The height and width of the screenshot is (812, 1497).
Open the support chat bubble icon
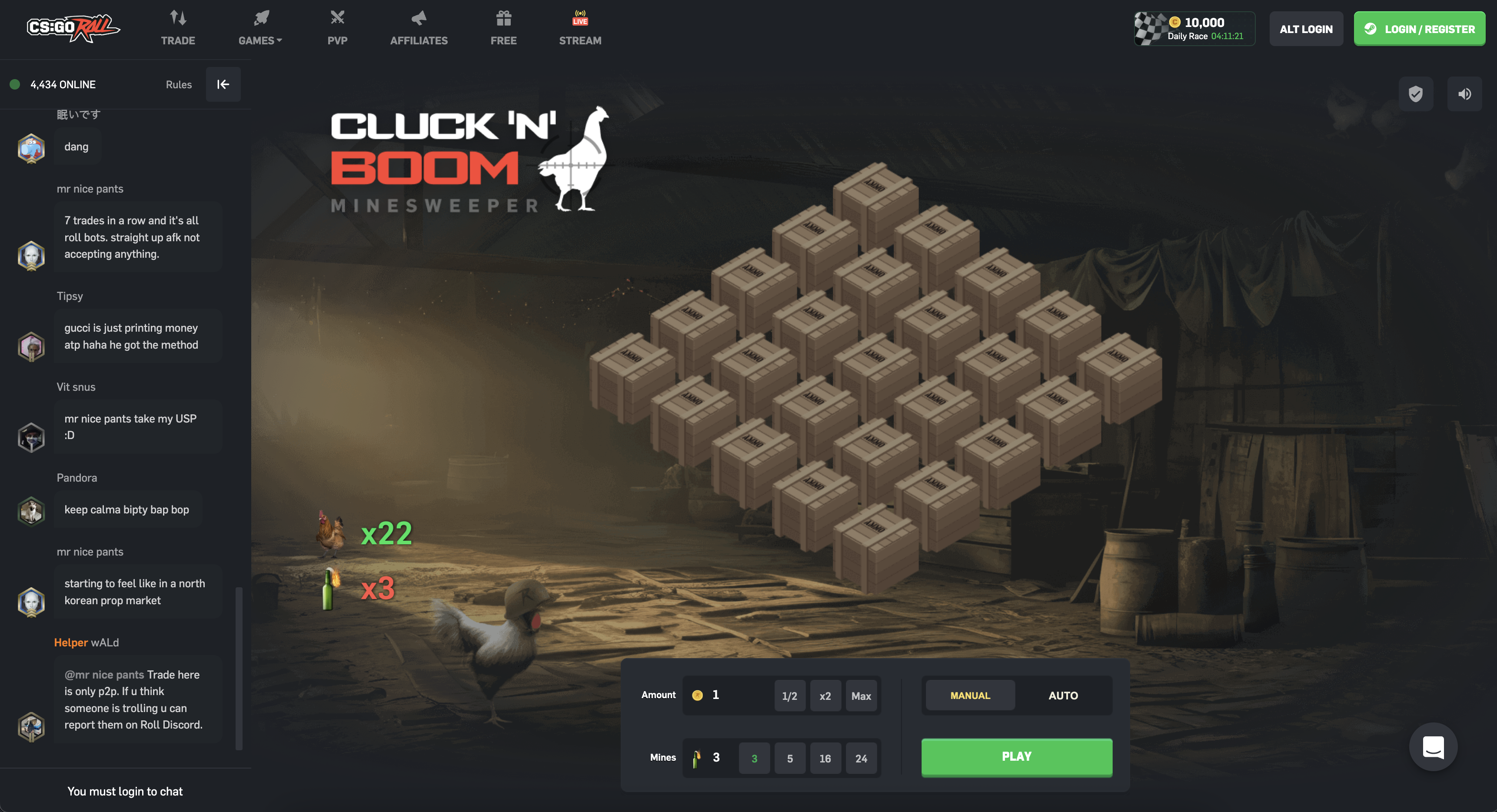coord(1433,748)
